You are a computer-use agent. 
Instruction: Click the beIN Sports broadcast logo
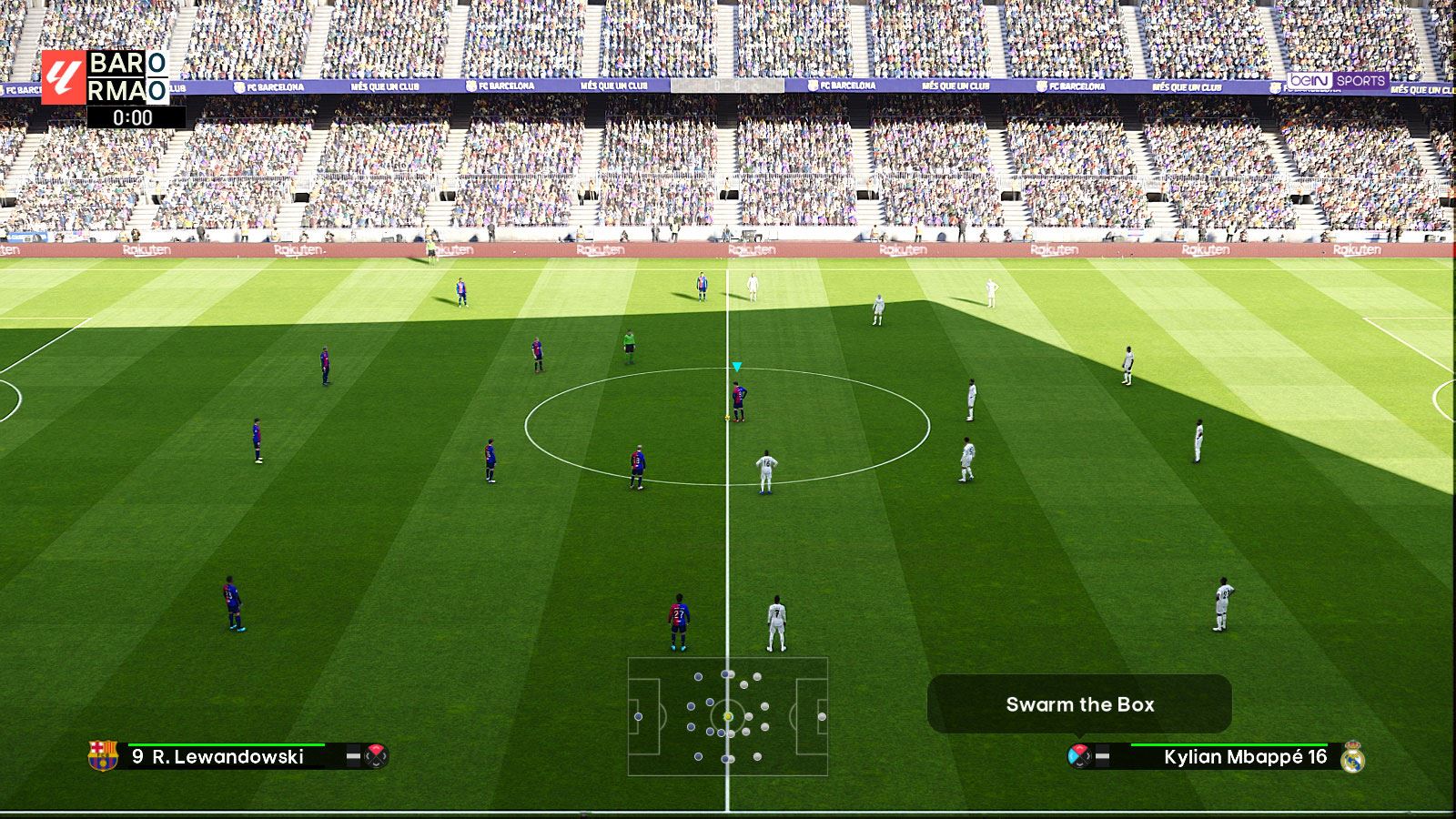(1337, 81)
